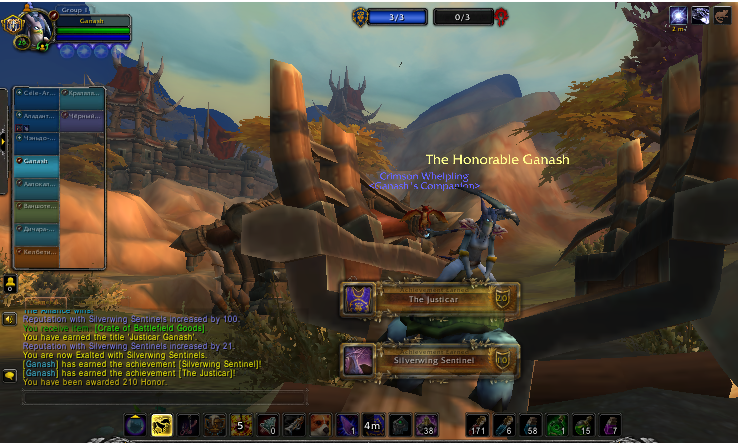Activate the action slot showing 4m cooldown
Viewport: 738px width, 443px height.
[x=372, y=426]
